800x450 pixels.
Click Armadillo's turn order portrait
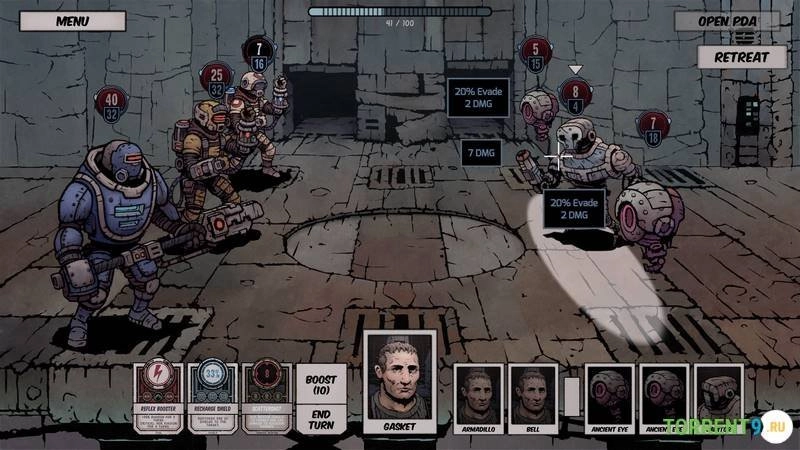point(476,398)
